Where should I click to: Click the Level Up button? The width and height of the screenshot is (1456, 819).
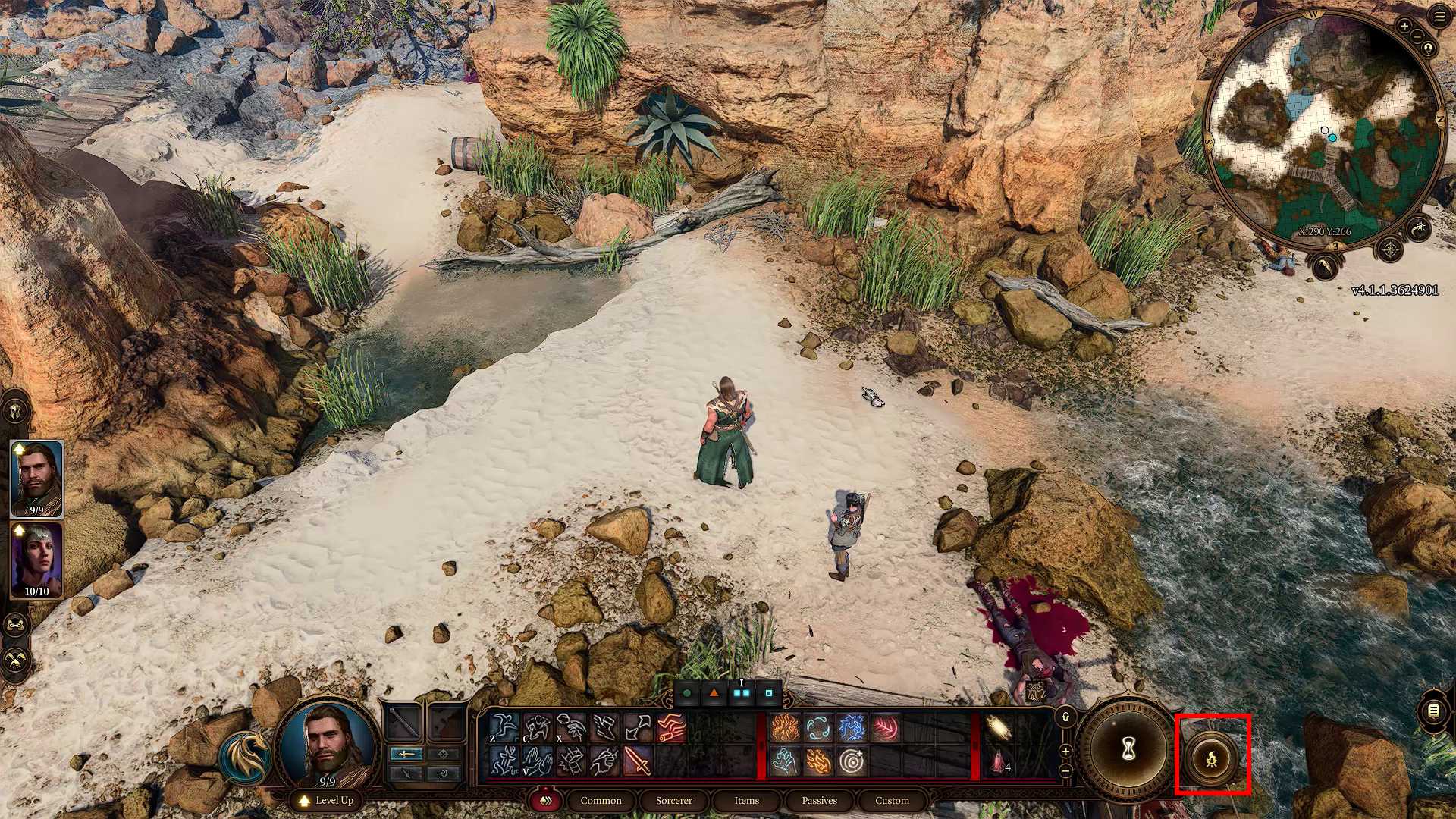(x=326, y=800)
